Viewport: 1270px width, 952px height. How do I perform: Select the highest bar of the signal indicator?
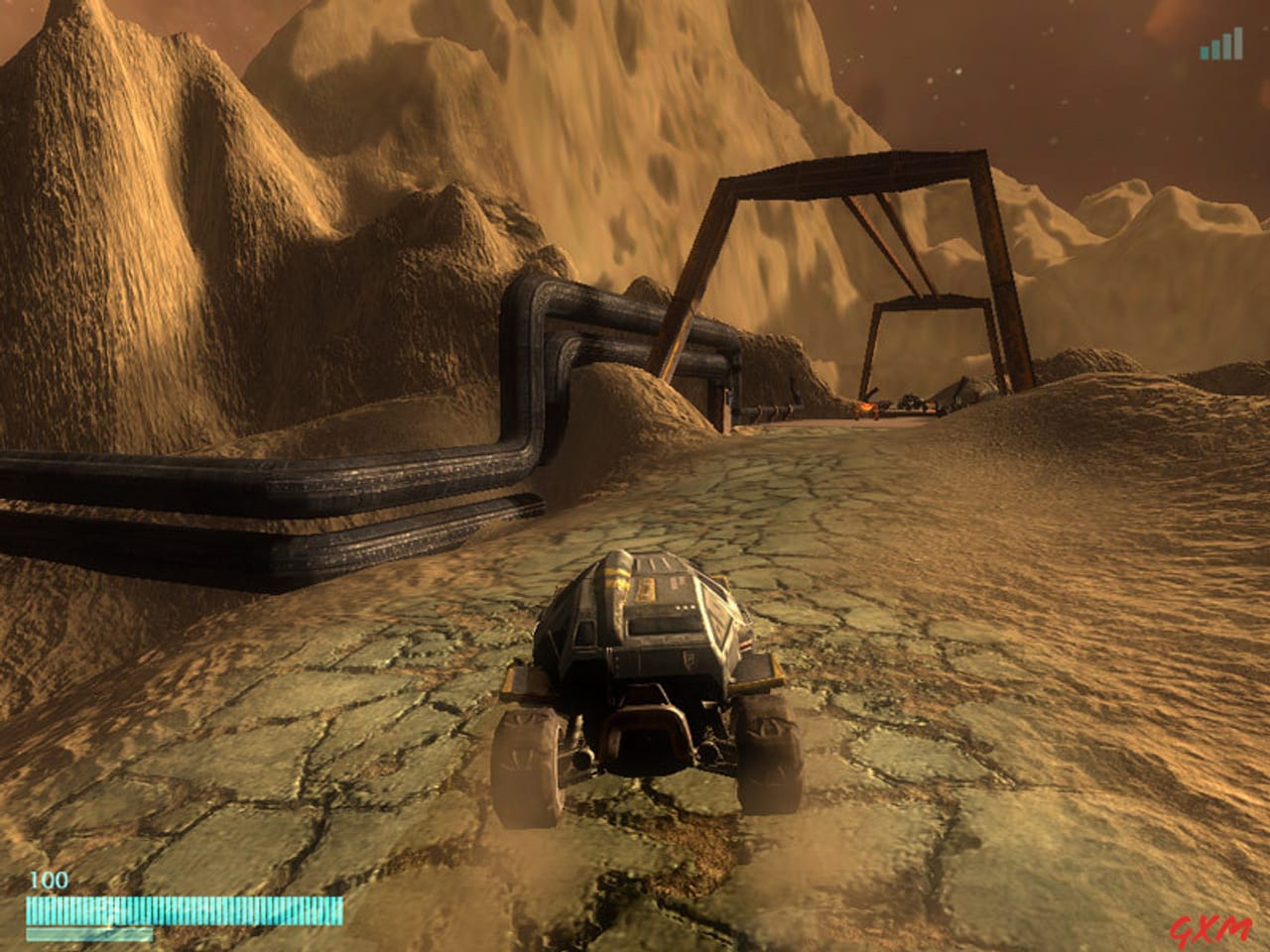(x=1238, y=42)
